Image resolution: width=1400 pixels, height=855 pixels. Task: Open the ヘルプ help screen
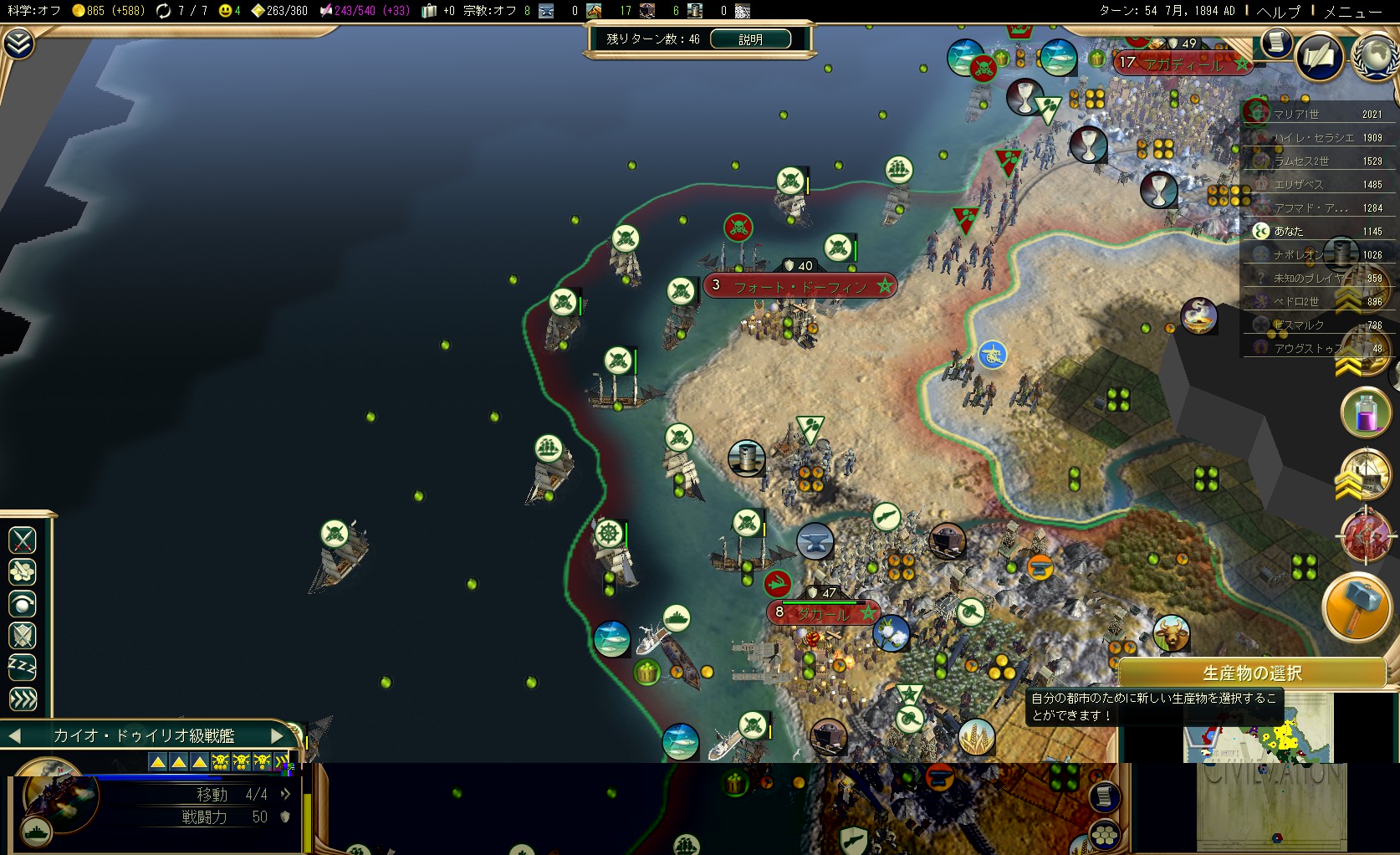[1279, 11]
